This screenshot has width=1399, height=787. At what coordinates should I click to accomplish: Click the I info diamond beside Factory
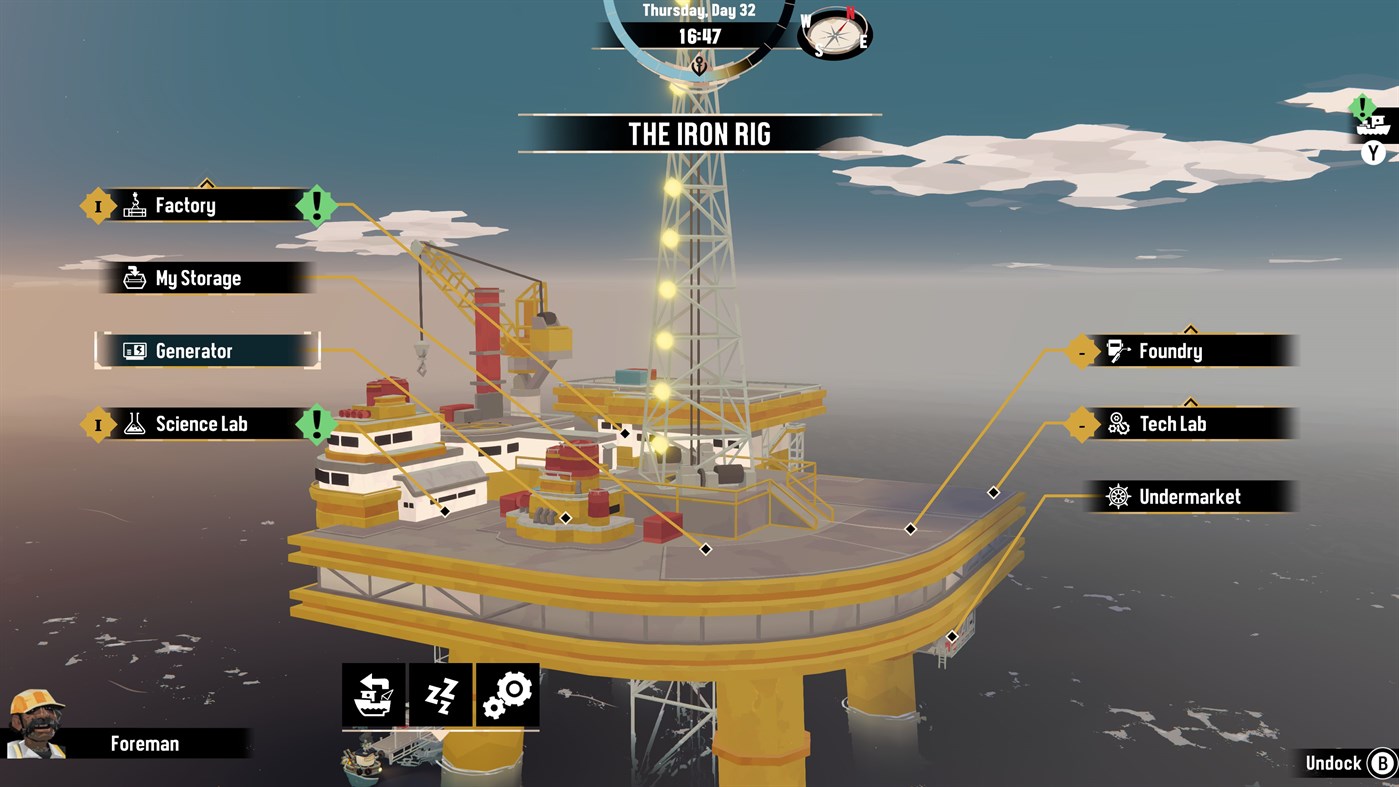[x=97, y=205]
